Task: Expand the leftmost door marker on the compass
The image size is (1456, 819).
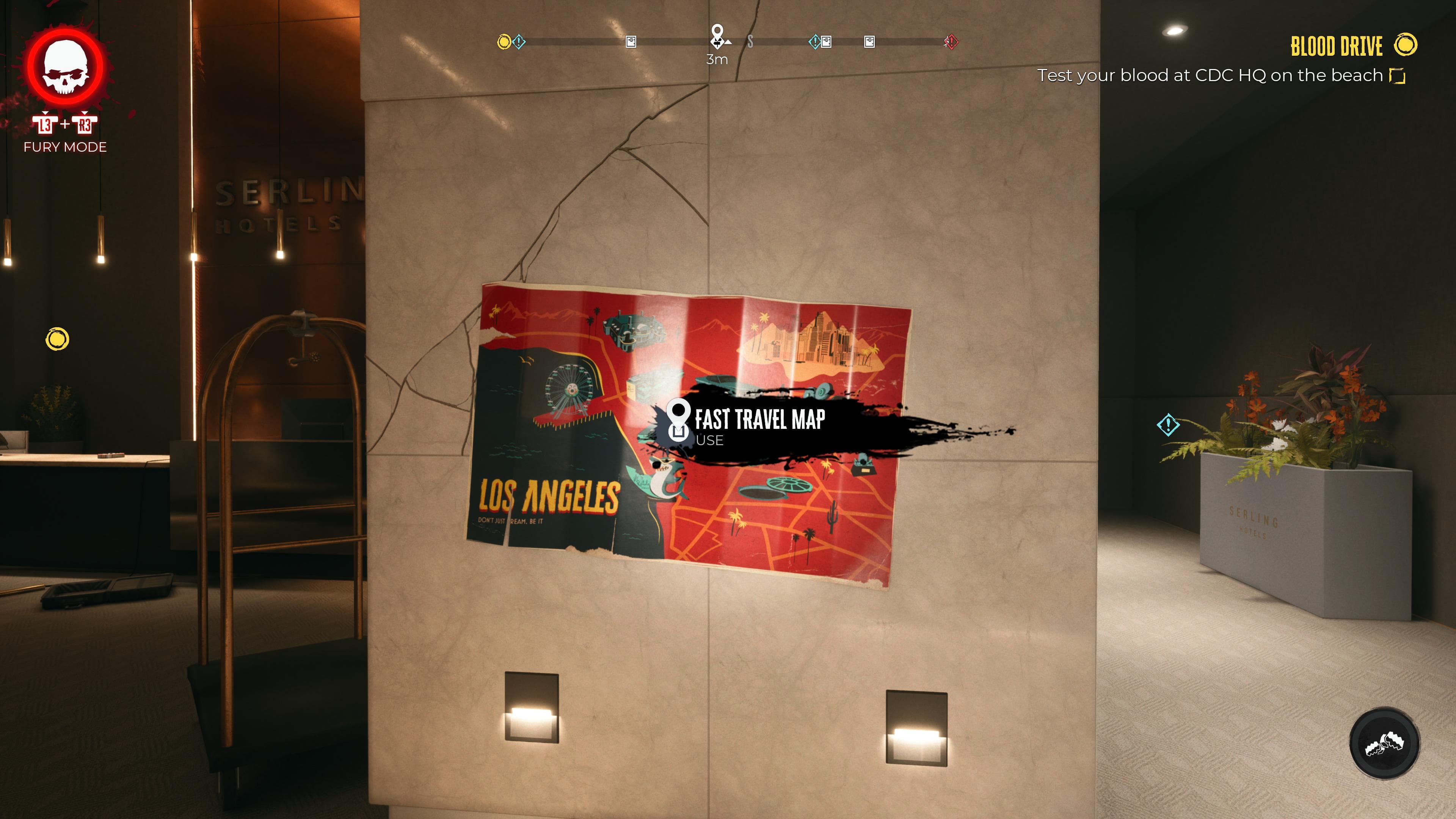Action: pos(631,41)
